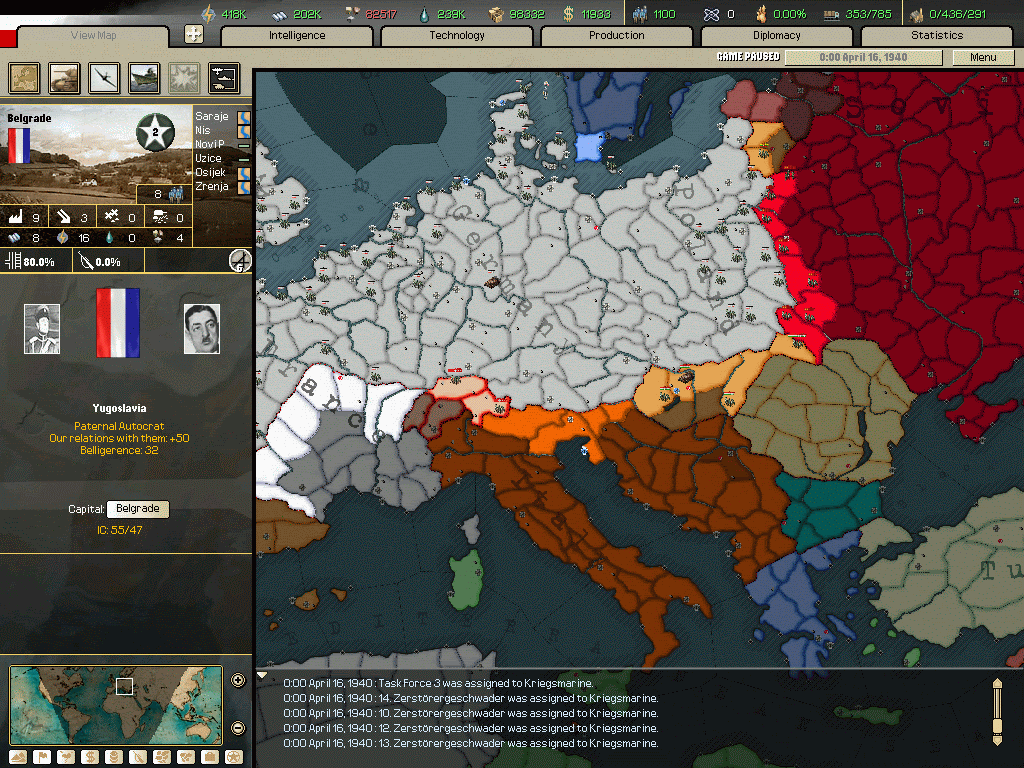Select the airplane air units button
This screenshot has height=768, width=1024.
click(x=104, y=77)
